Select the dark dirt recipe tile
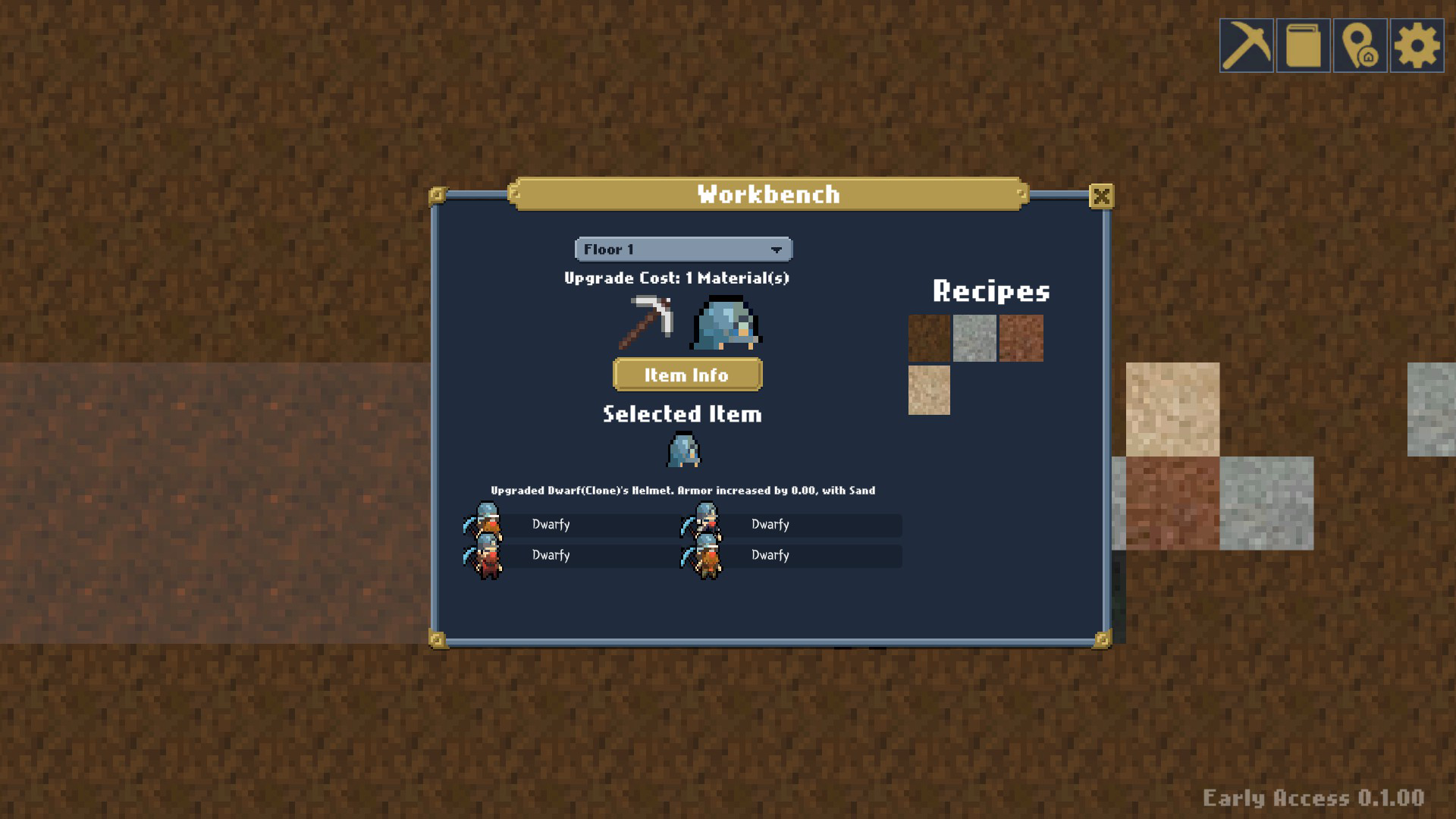This screenshot has width=1456, height=819. (927, 339)
